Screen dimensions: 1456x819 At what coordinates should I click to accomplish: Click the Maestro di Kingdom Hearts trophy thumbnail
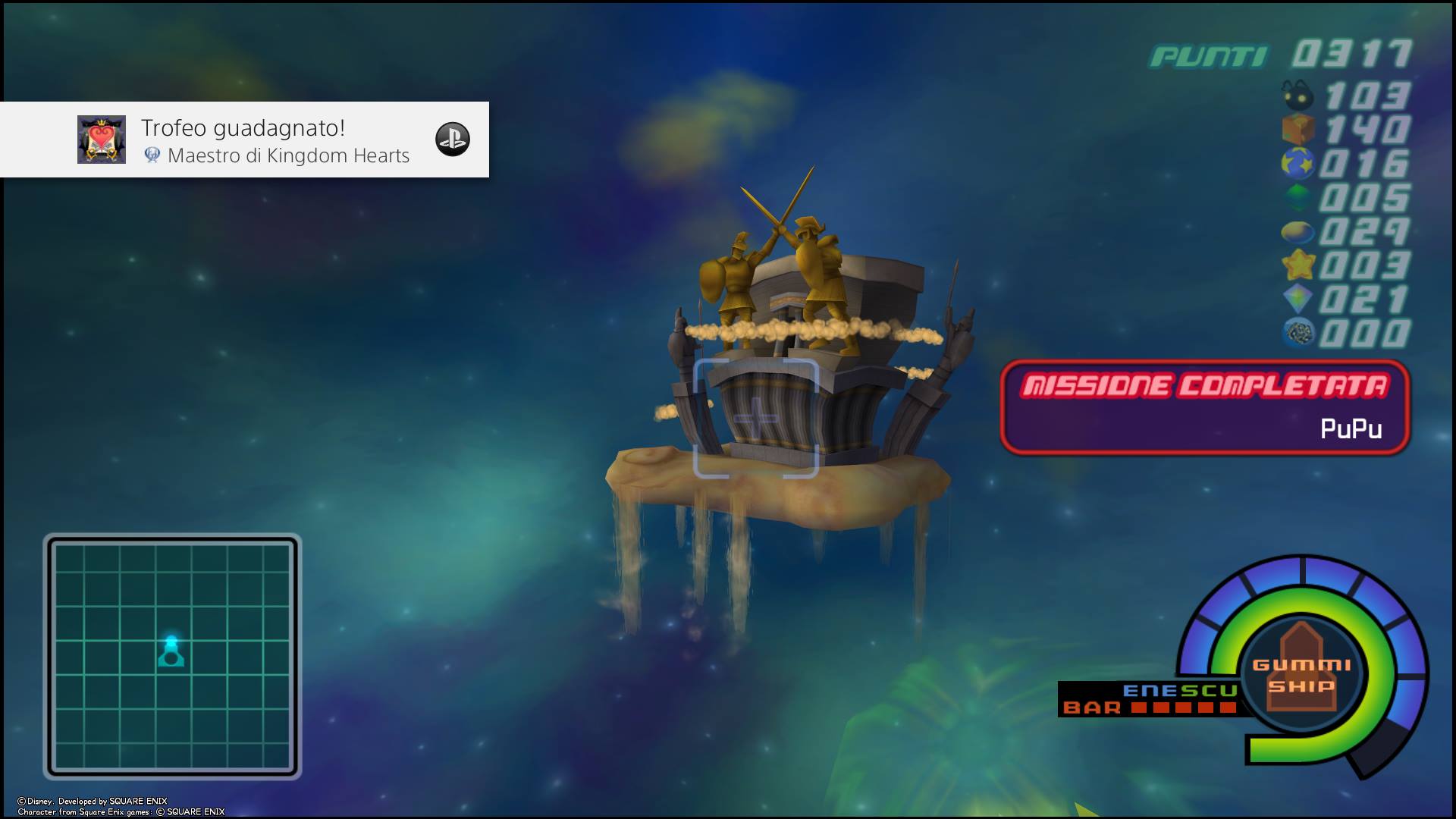pos(102,140)
